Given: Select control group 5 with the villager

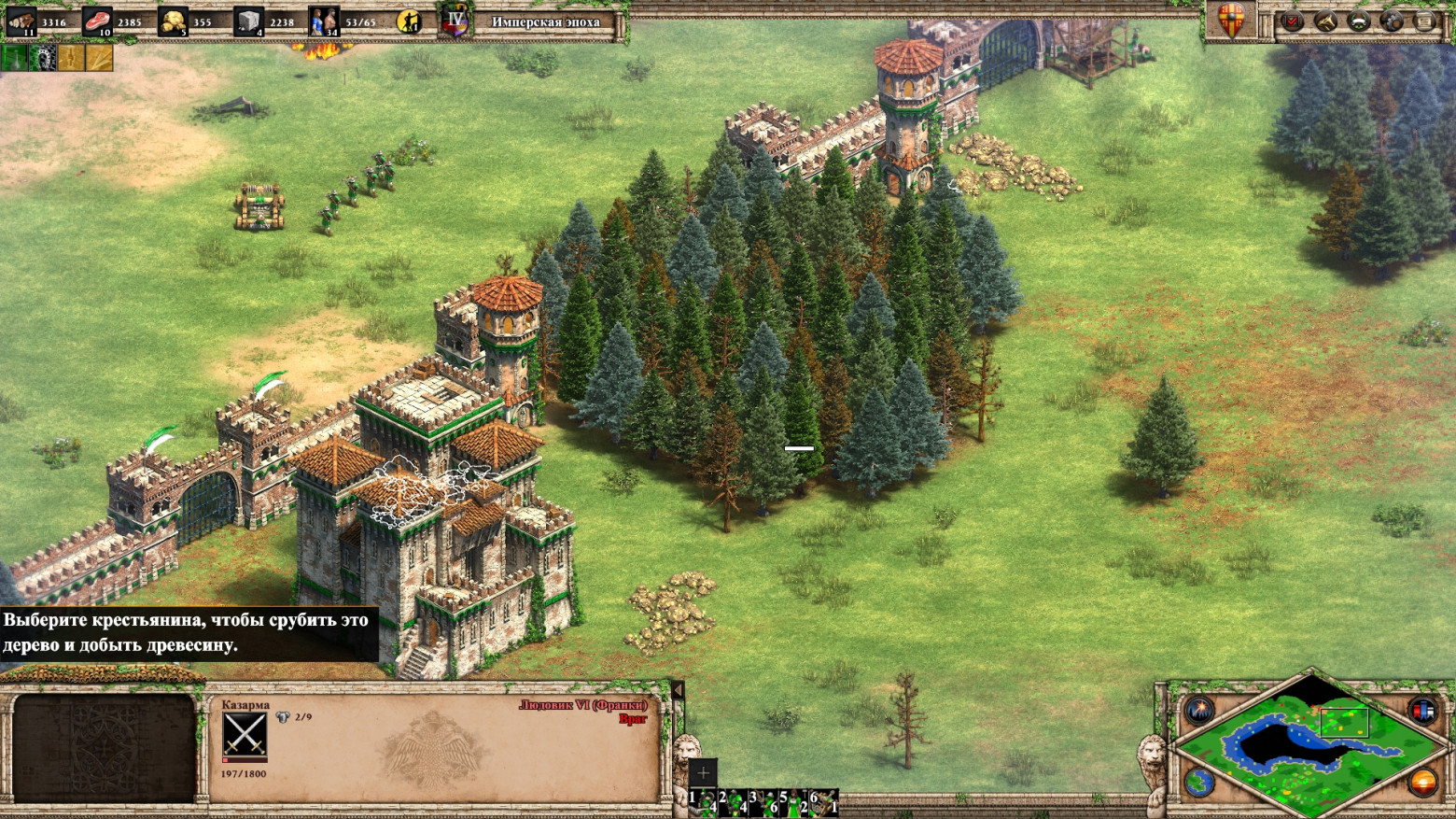Looking at the screenshot, I should click(793, 803).
